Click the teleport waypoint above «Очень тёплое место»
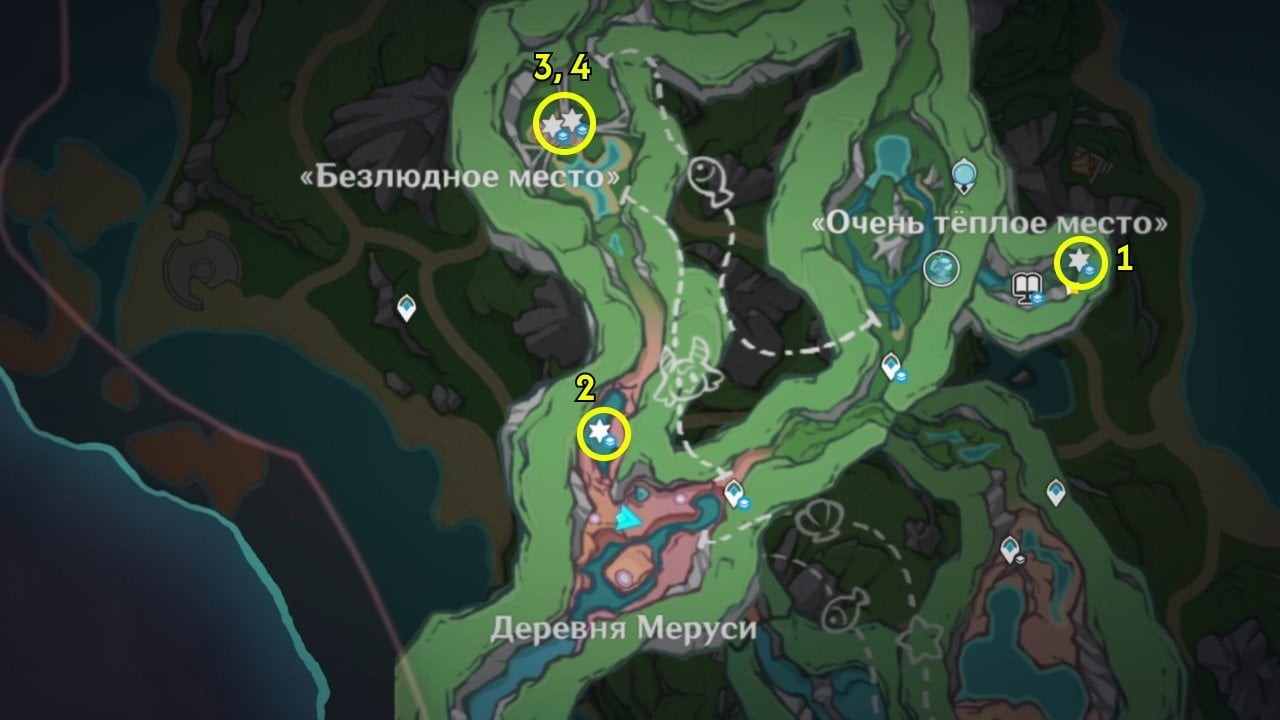 [963, 176]
